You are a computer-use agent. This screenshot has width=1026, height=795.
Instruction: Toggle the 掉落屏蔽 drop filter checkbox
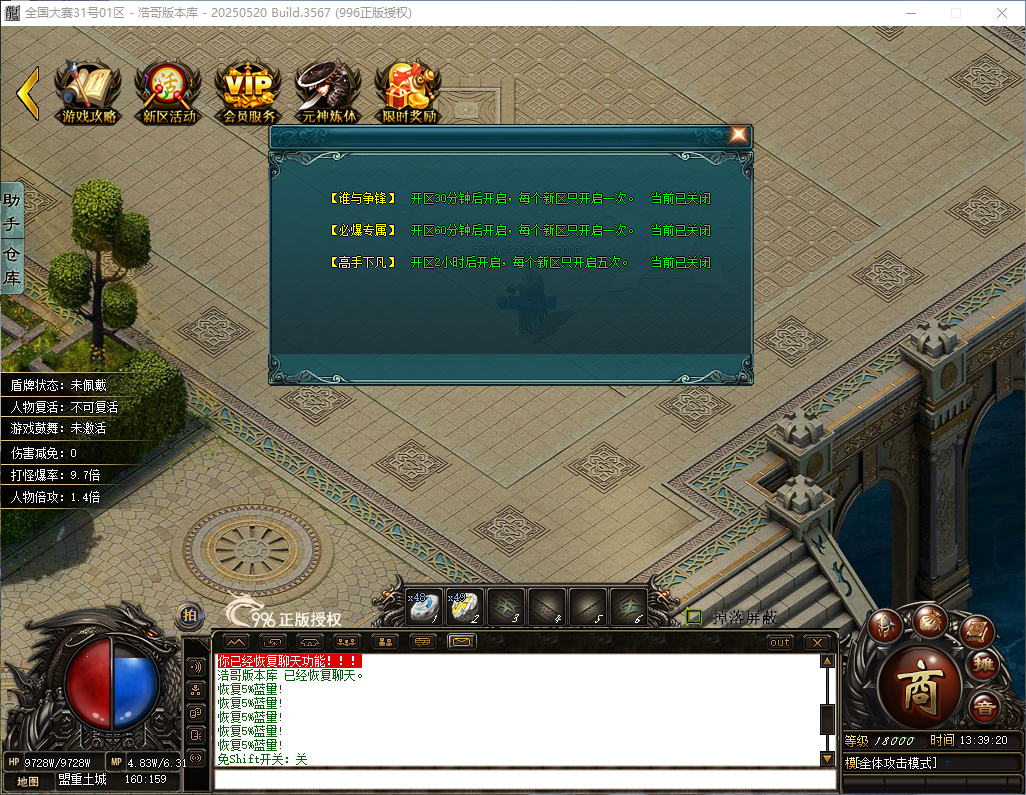click(x=694, y=617)
